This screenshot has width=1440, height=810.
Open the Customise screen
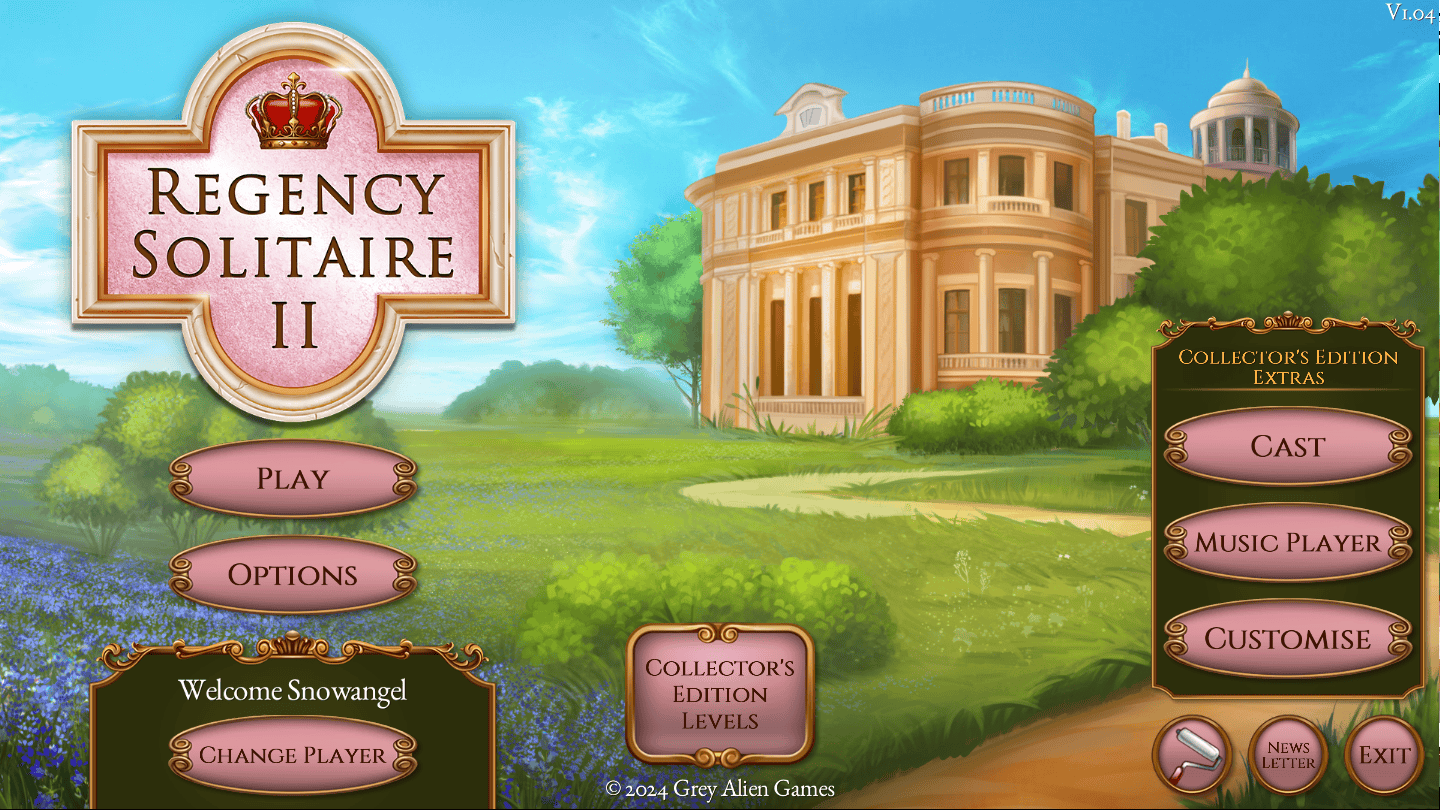point(1287,639)
